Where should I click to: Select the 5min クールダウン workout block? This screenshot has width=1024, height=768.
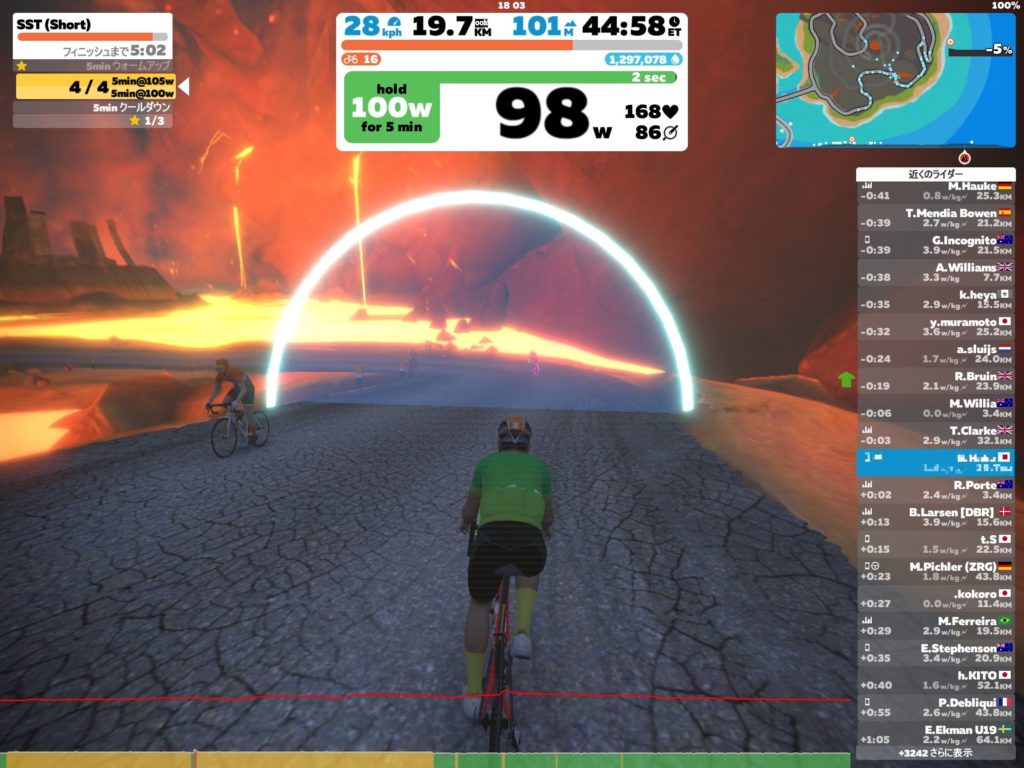click(x=92, y=107)
